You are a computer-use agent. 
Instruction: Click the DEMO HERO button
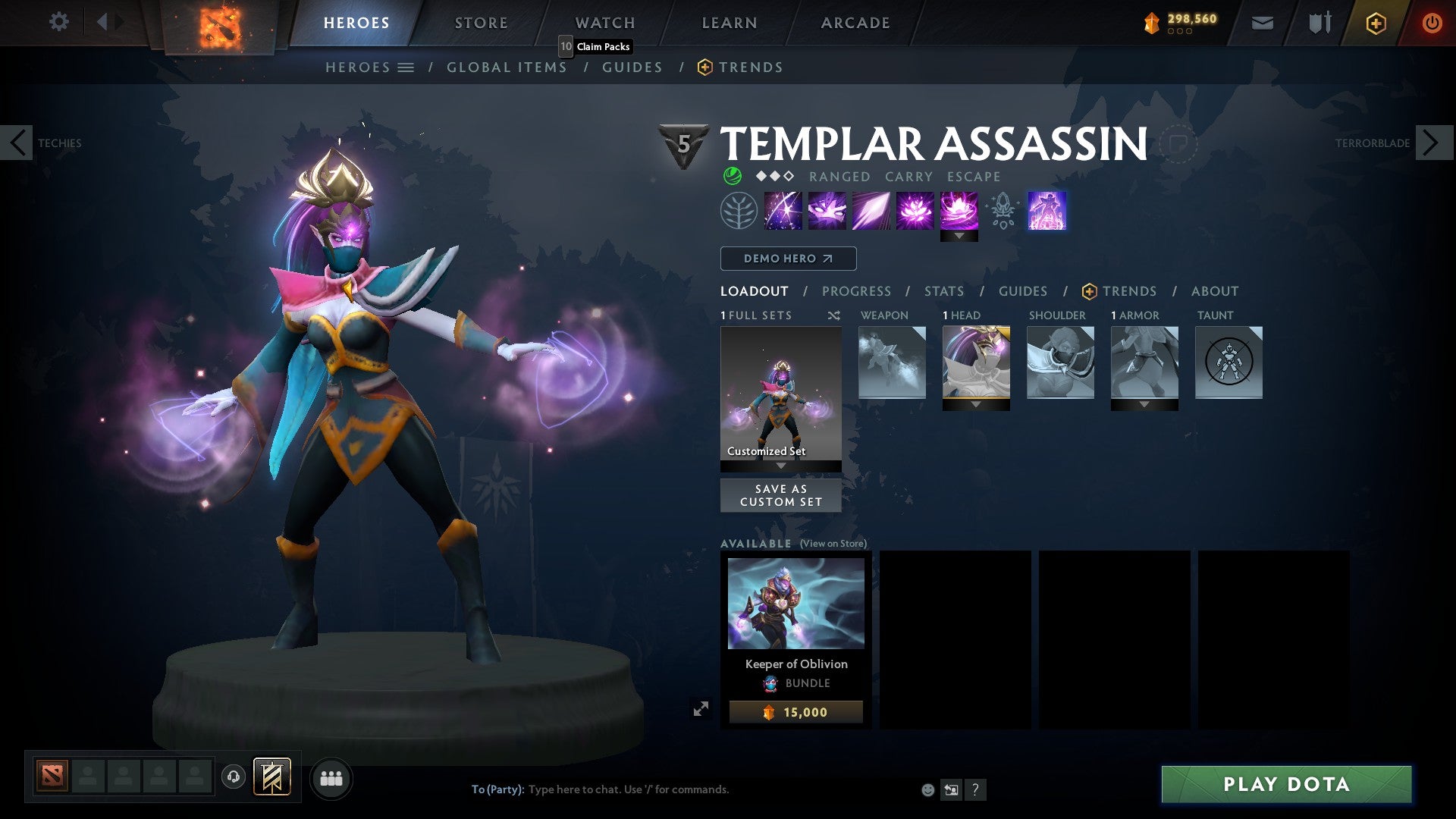[787, 258]
